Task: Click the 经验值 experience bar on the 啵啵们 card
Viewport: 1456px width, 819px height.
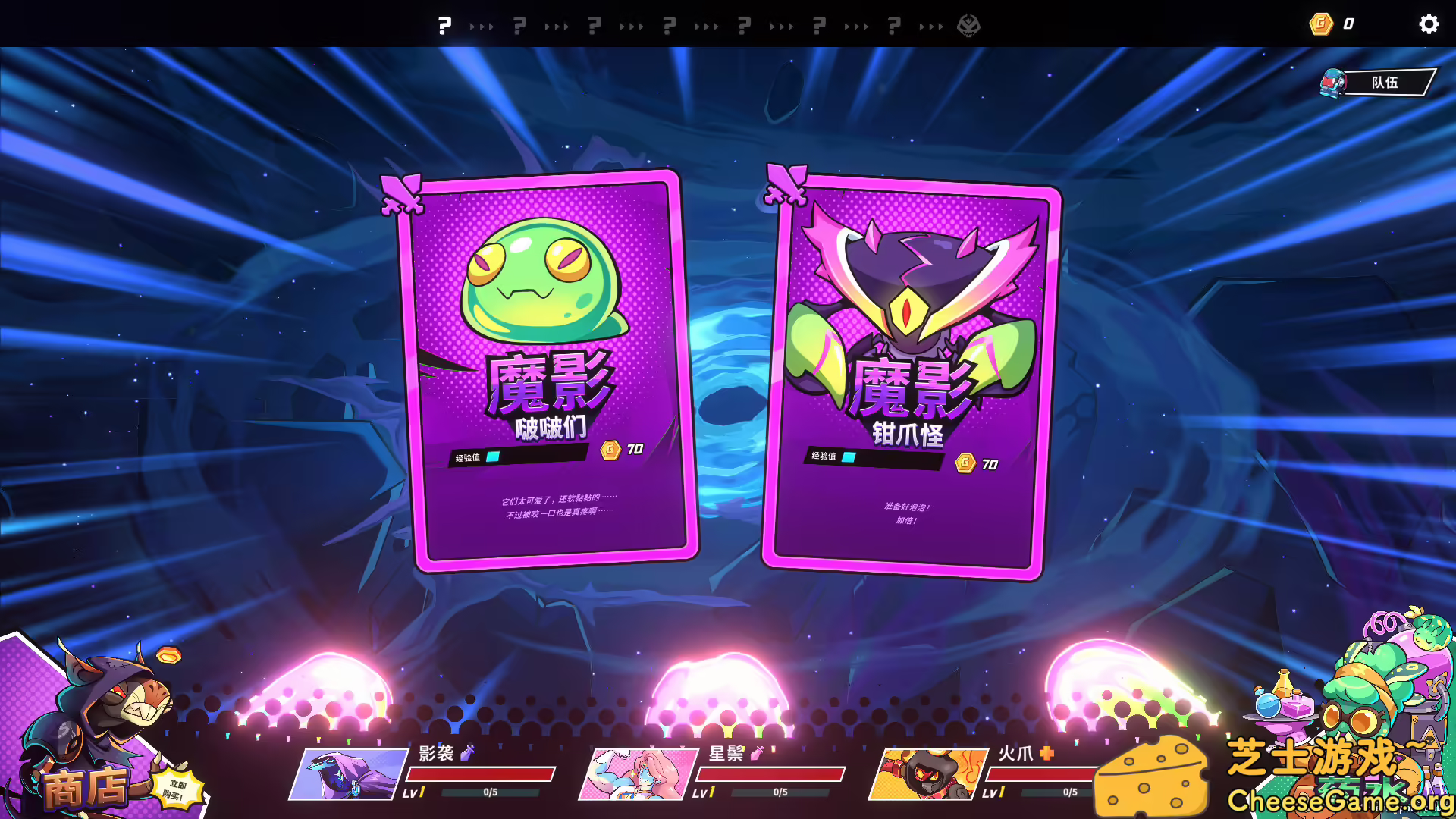Action: point(520,455)
